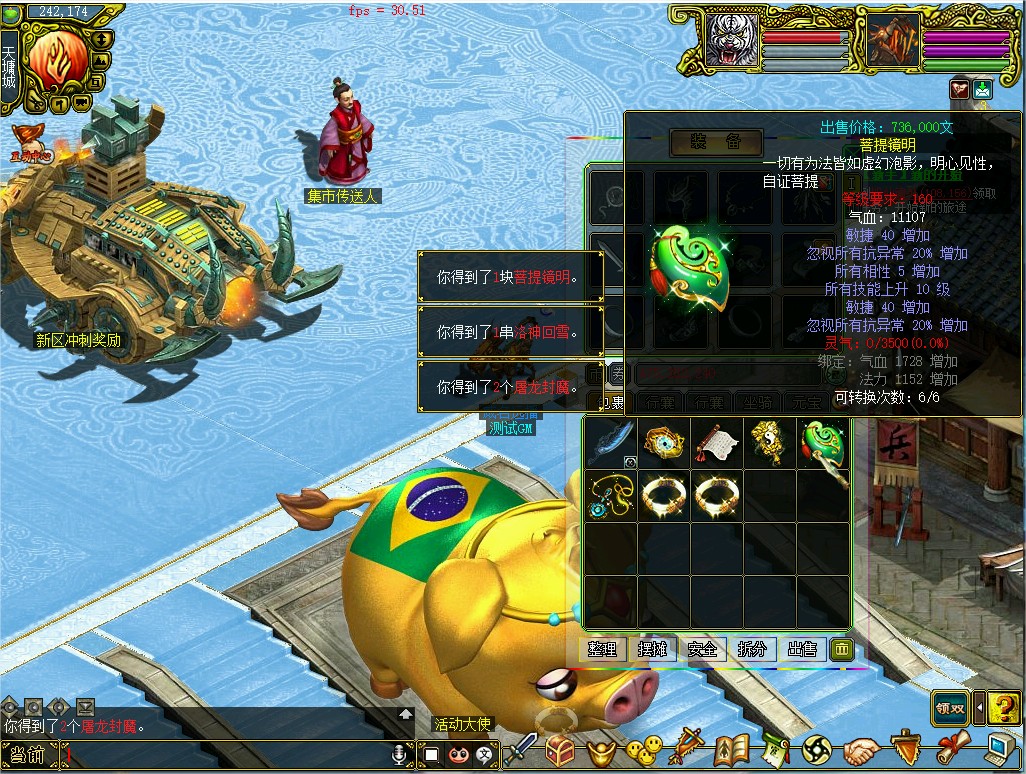1026x774 pixels.
Task: Click the 出售 sell button
Action: click(x=802, y=649)
